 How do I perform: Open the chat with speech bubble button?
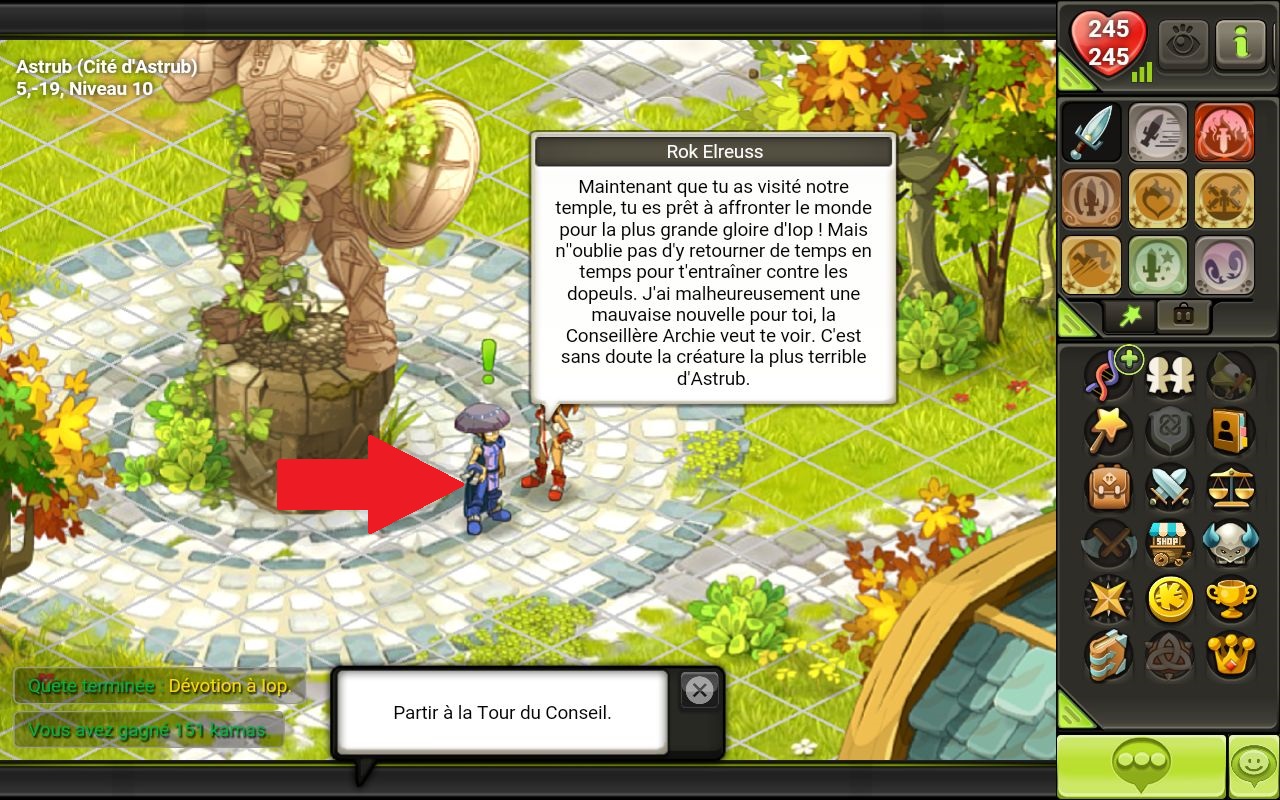(1141, 765)
